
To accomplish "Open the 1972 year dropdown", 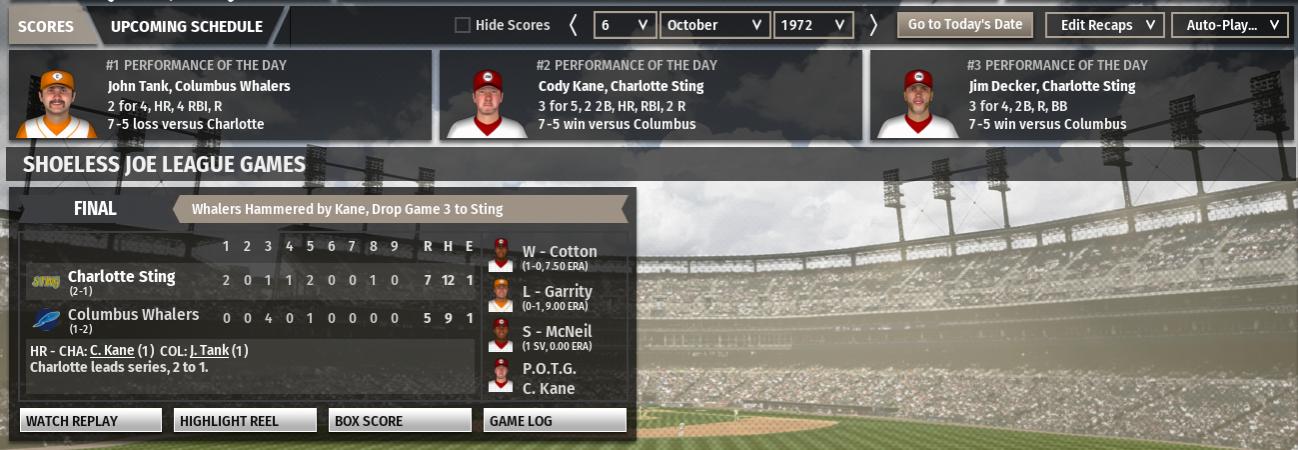I will 812,25.
